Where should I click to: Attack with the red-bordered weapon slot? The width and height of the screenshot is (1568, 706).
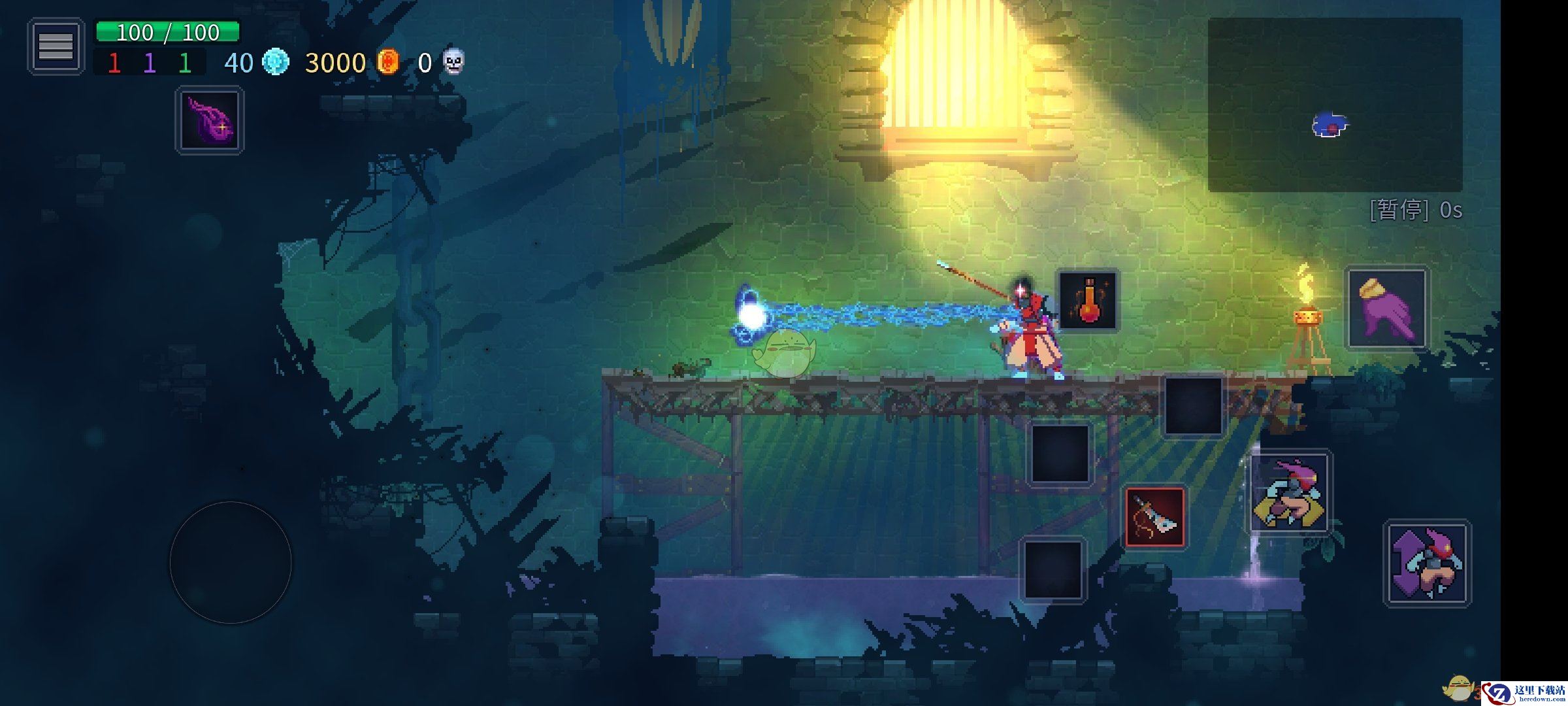(x=1154, y=517)
